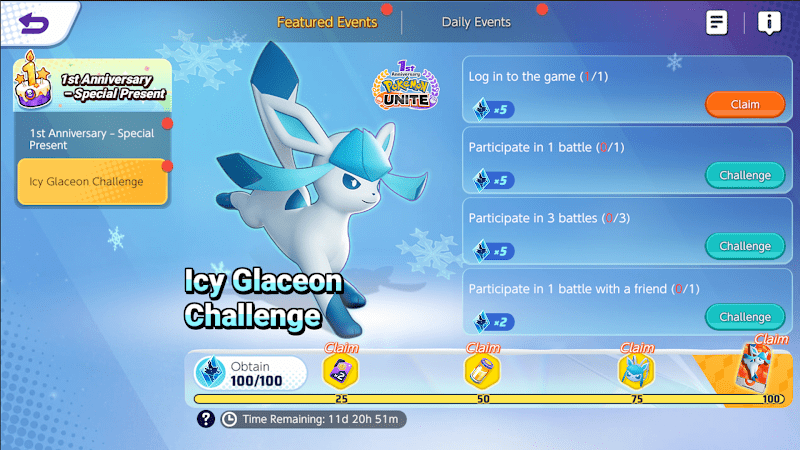Open the question mark help icon

click(x=206, y=419)
